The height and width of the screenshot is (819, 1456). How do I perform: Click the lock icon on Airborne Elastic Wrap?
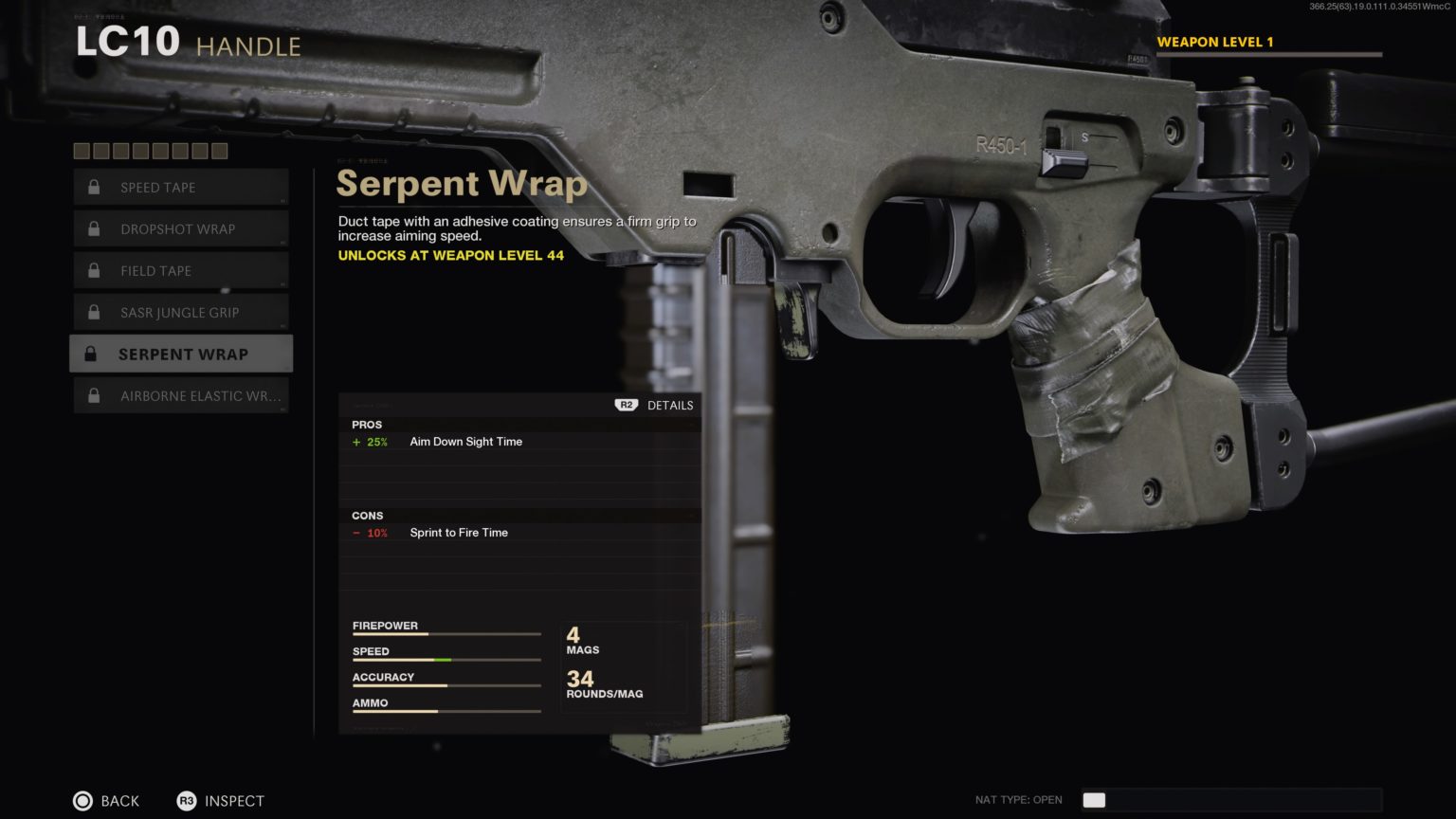point(93,395)
